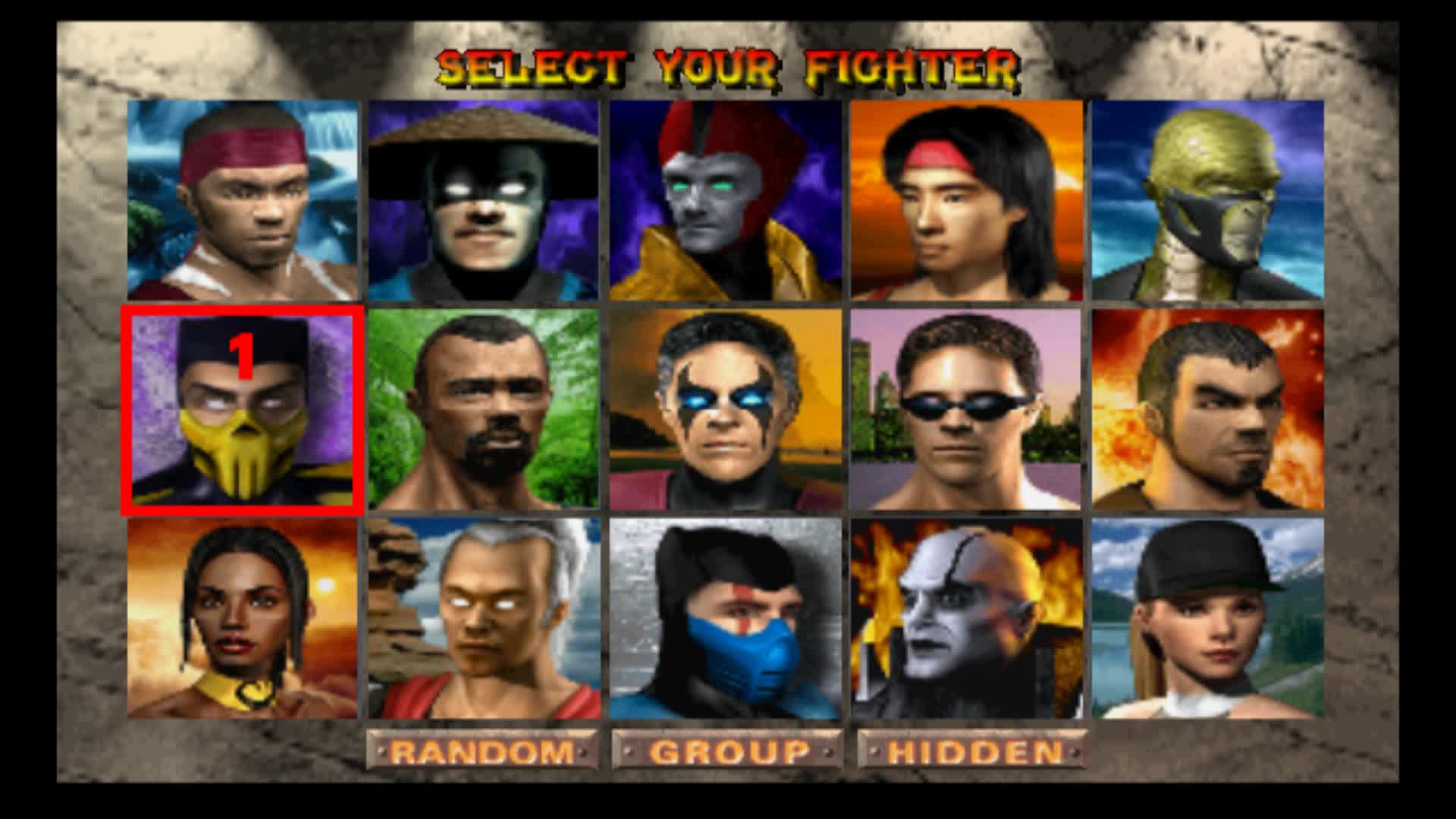This screenshot has width=1456, height=819.
Task: Pick the bearded fighter on jungle background
Action: click(483, 409)
